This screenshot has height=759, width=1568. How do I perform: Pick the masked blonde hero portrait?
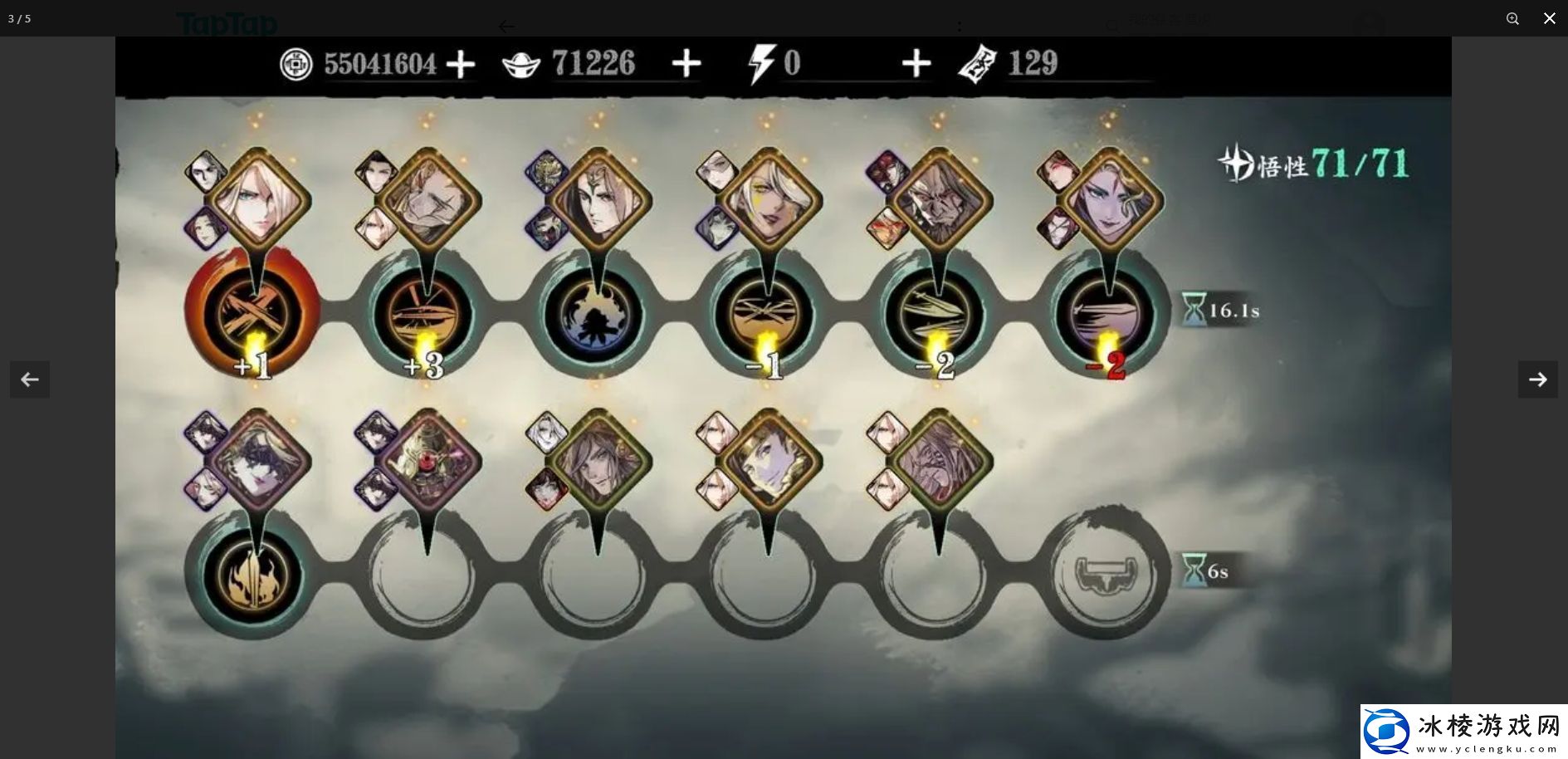click(x=258, y=459)
